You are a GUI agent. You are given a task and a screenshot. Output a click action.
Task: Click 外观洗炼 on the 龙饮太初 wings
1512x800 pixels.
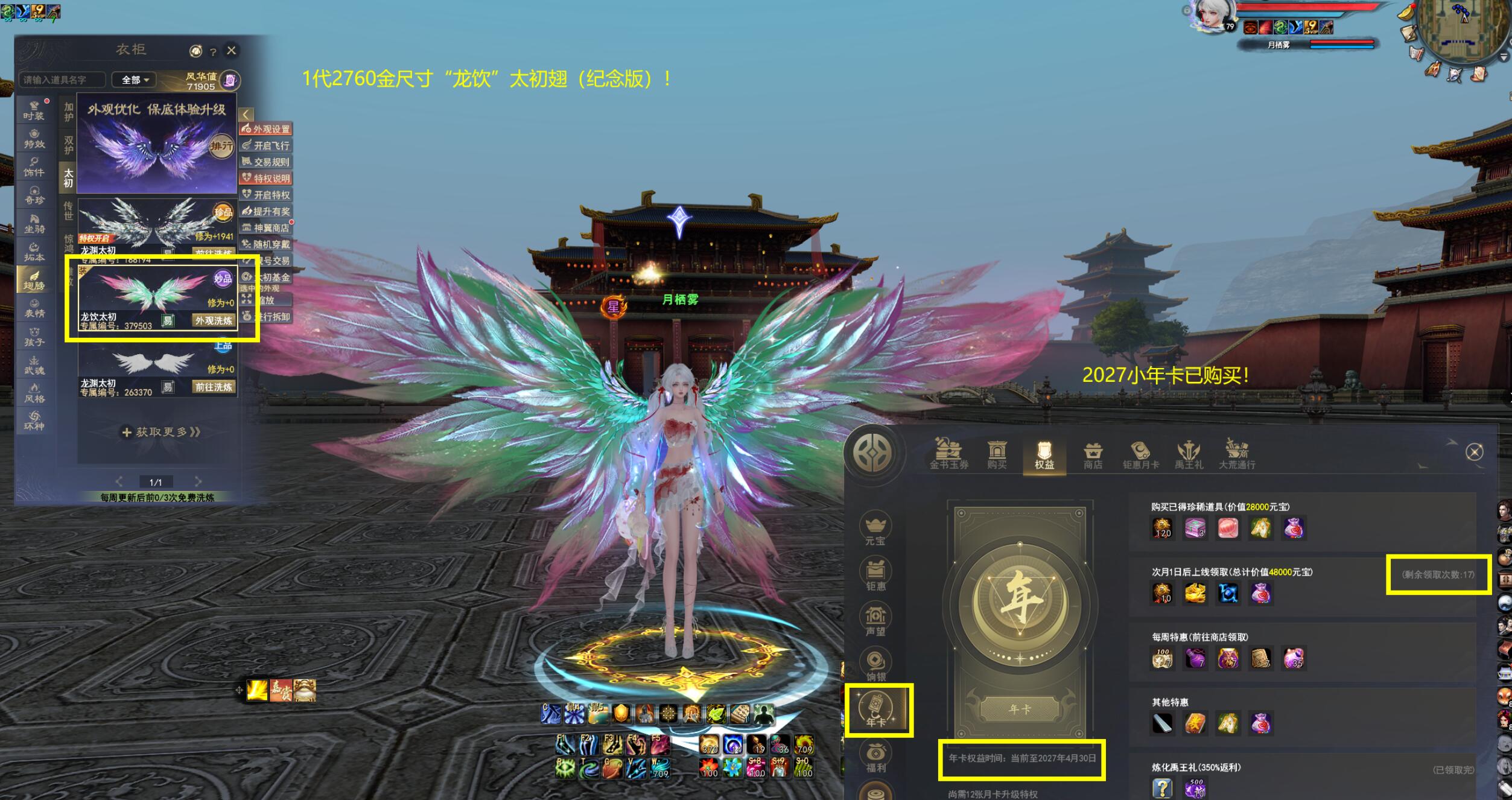tap(214, 320)
